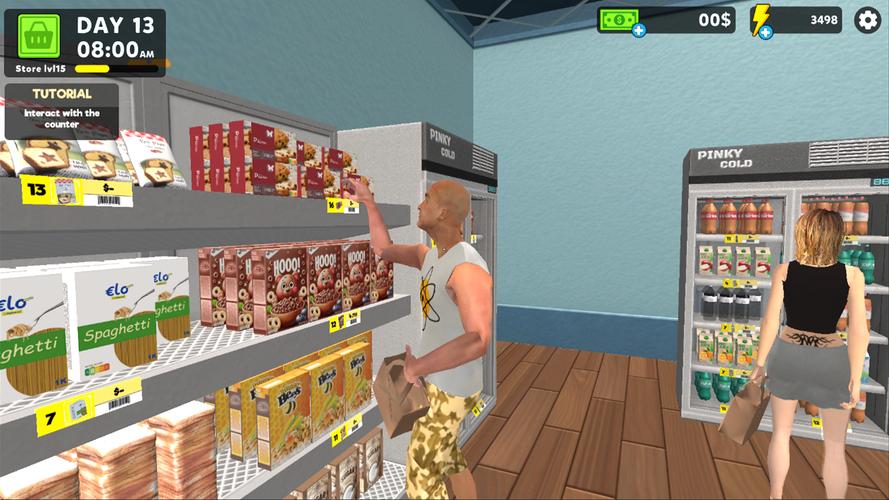Open the green shopping basket store menu
Image resolution: width=889 pixels, height=500 pixels.
pos(39,36)
